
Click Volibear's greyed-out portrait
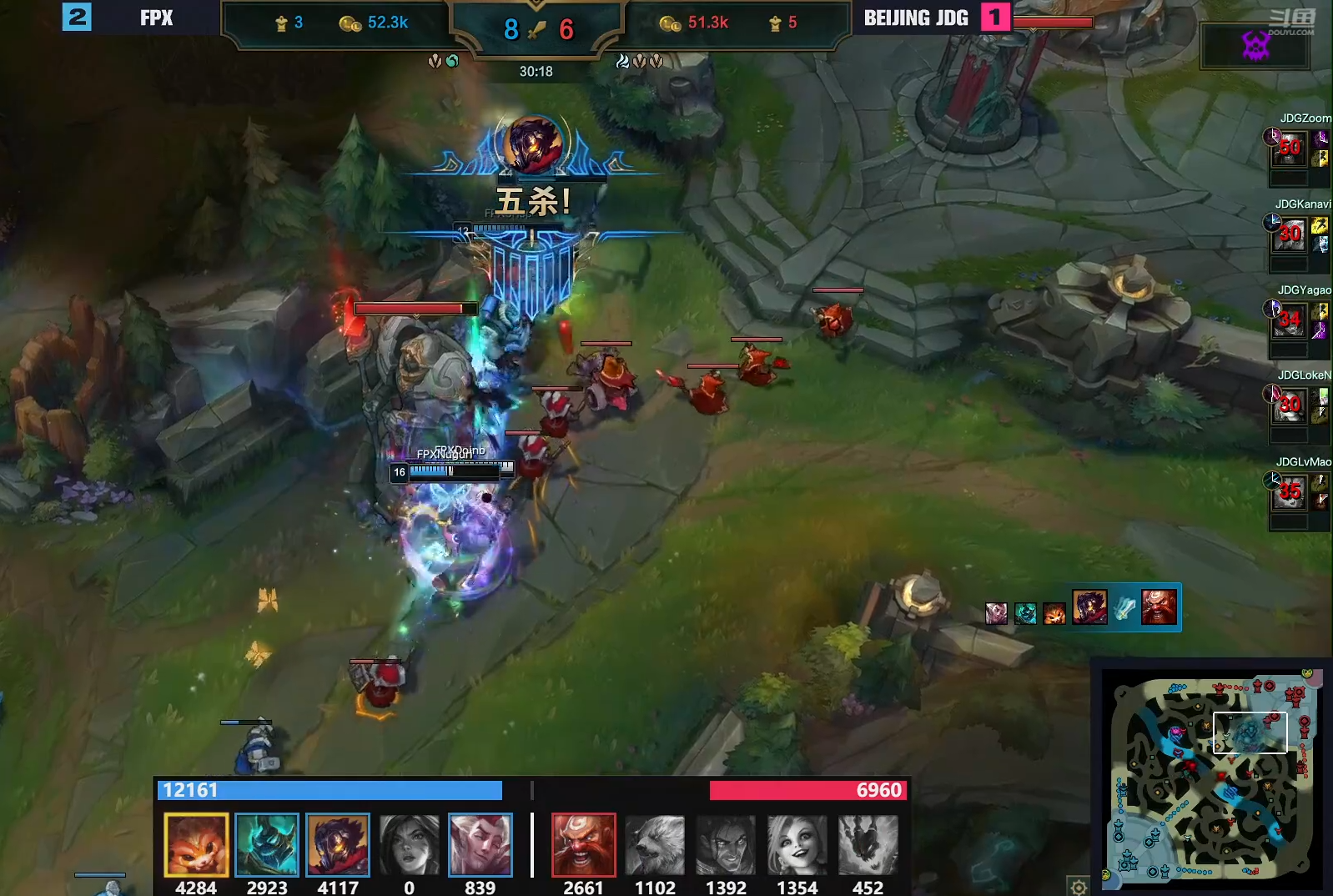click(x=655, y=844)
